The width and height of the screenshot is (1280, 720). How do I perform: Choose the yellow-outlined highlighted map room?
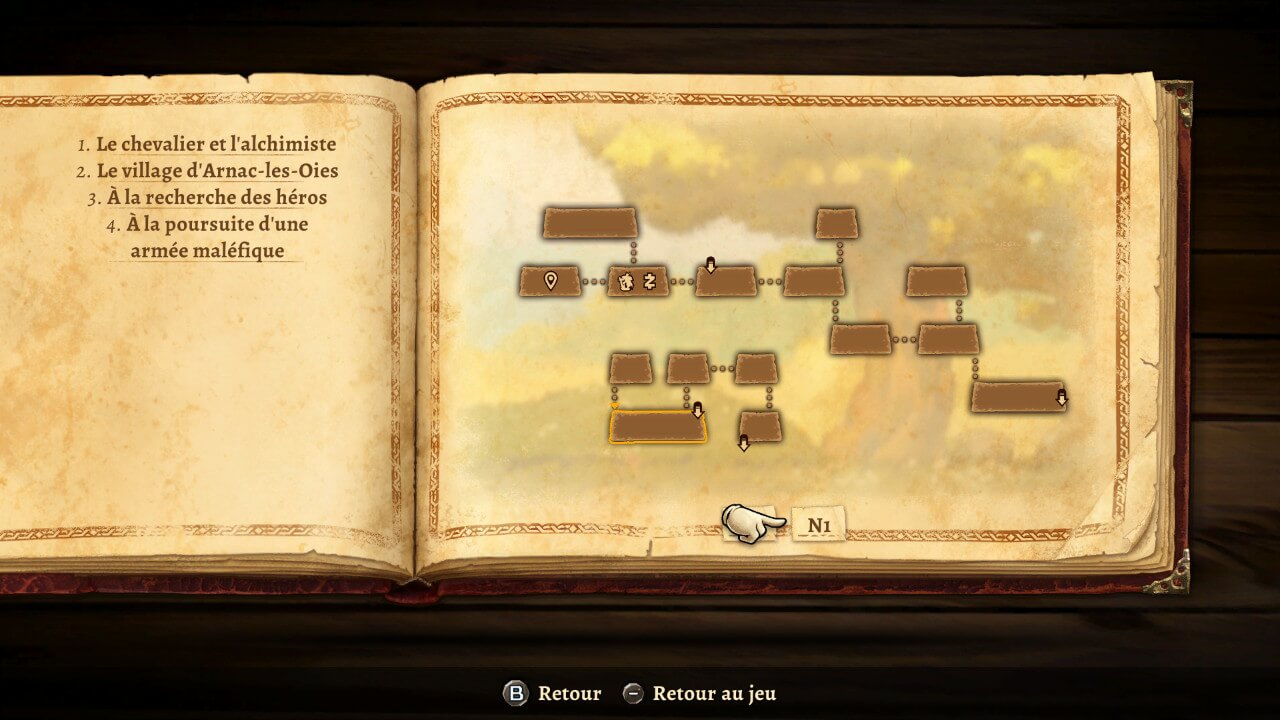657,427
